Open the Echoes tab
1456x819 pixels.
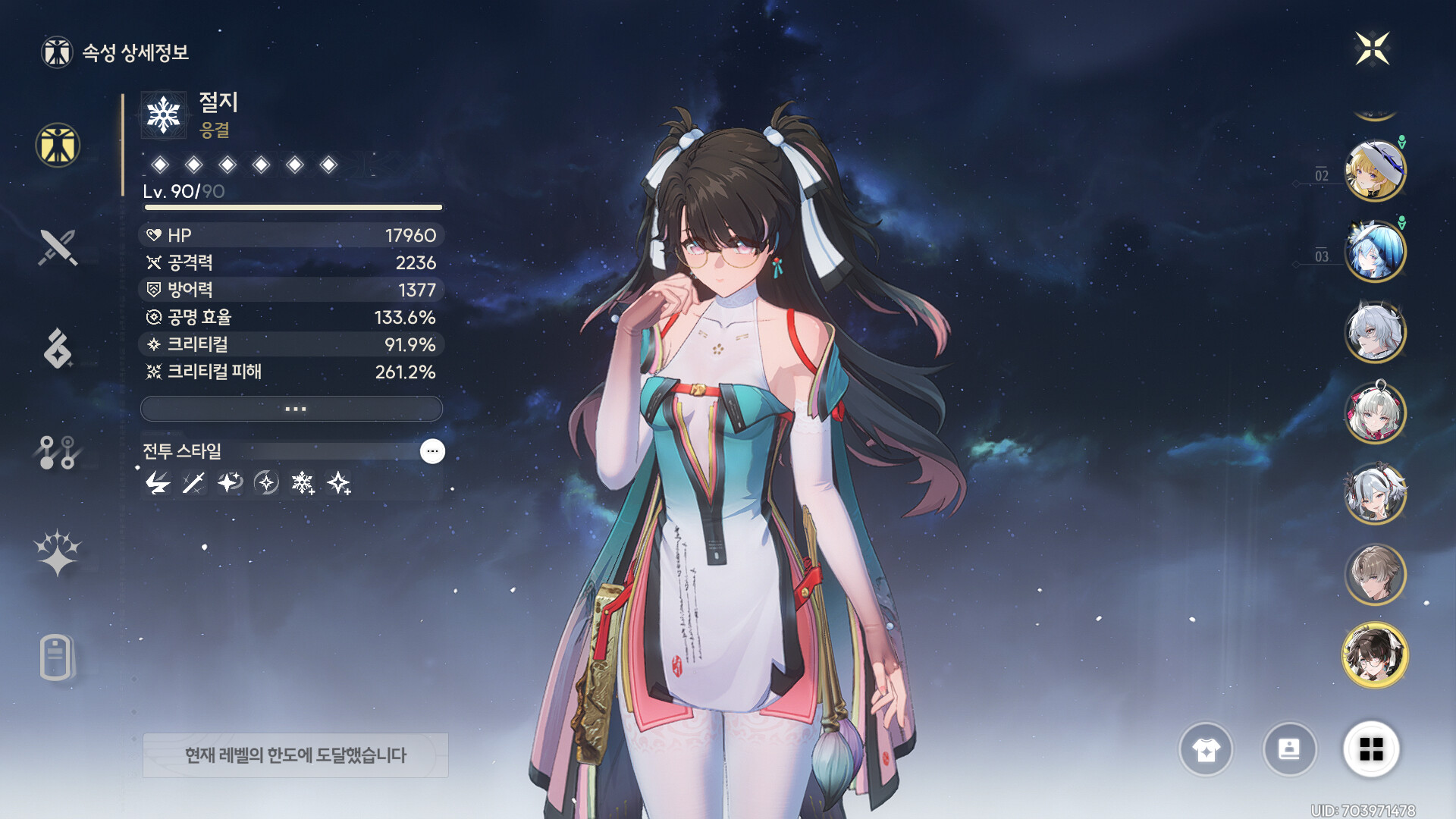pyautogui.click(x=58, y=349)
